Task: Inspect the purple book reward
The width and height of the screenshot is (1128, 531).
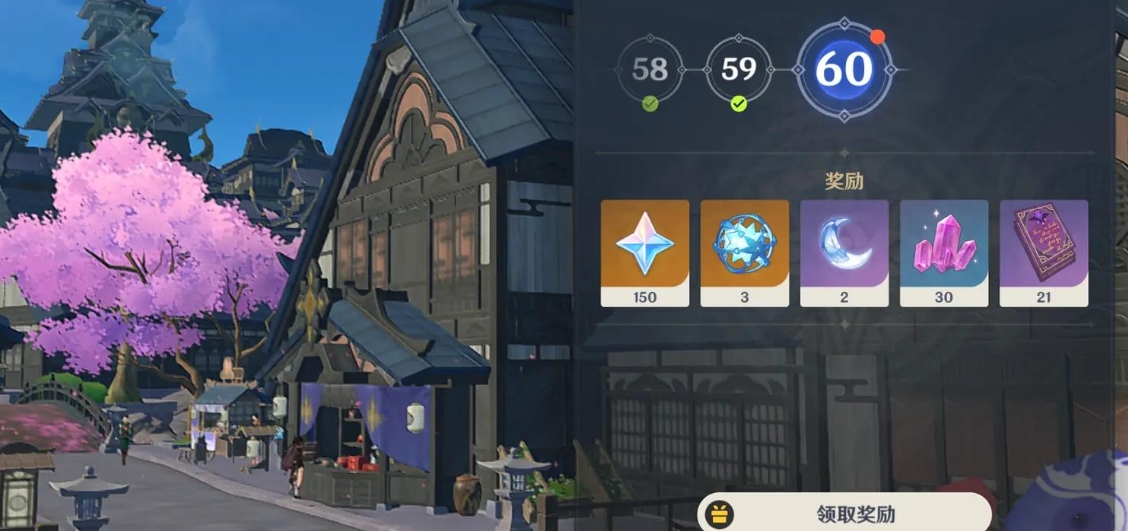Action: [1044, 252]
